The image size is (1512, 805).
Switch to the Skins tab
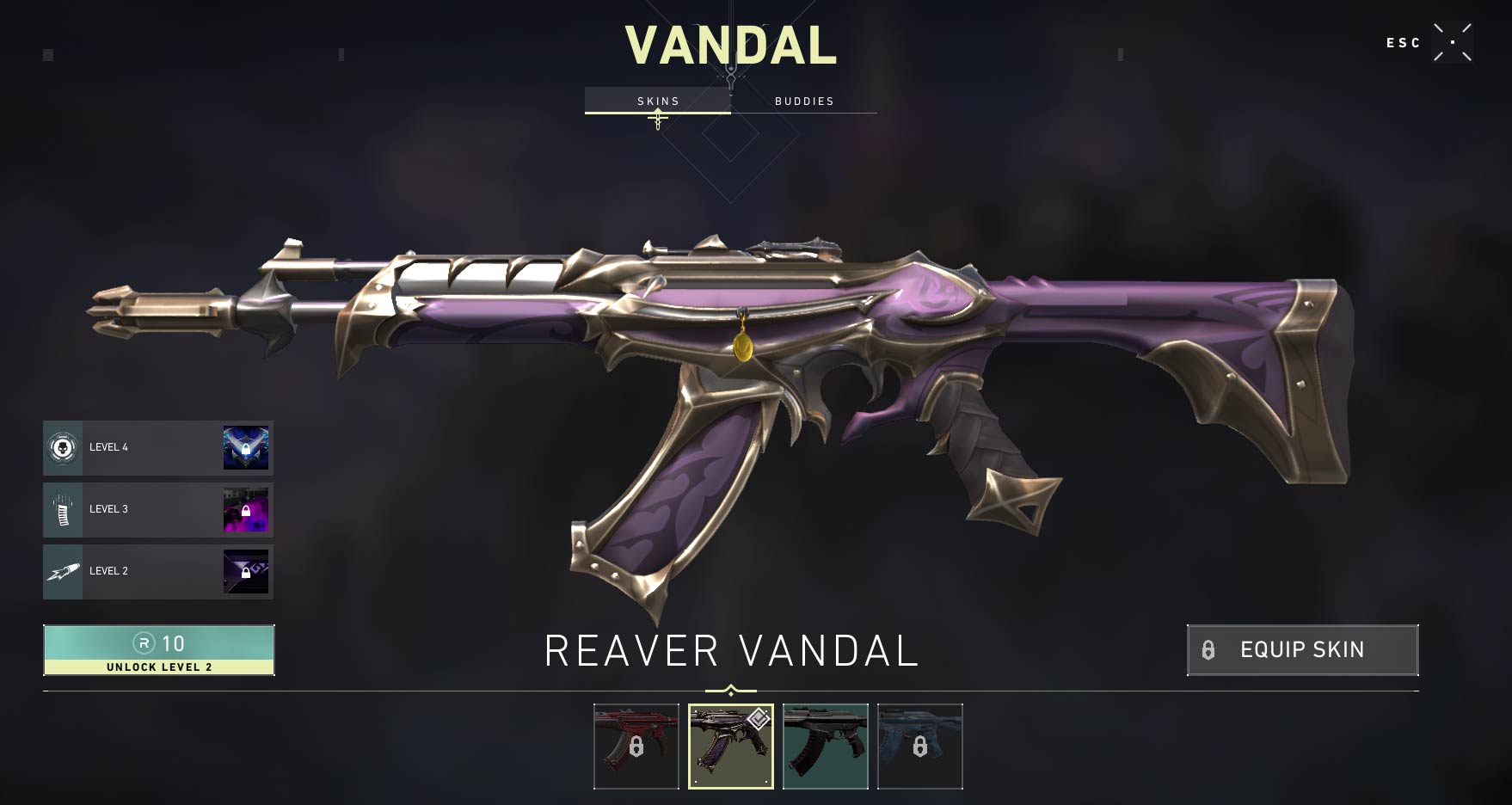[658, 101]
